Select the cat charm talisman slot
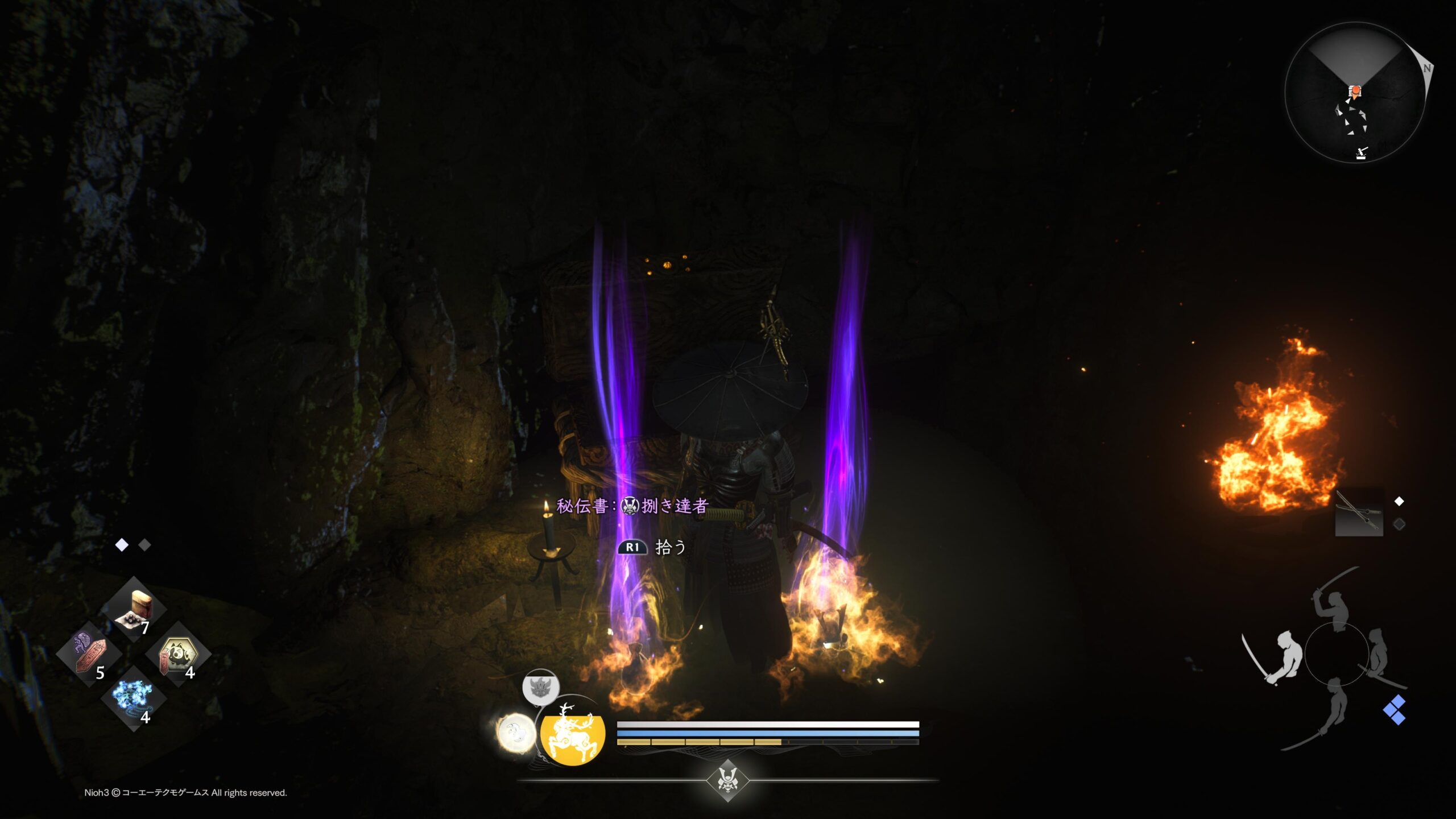 tap(179, 654)
